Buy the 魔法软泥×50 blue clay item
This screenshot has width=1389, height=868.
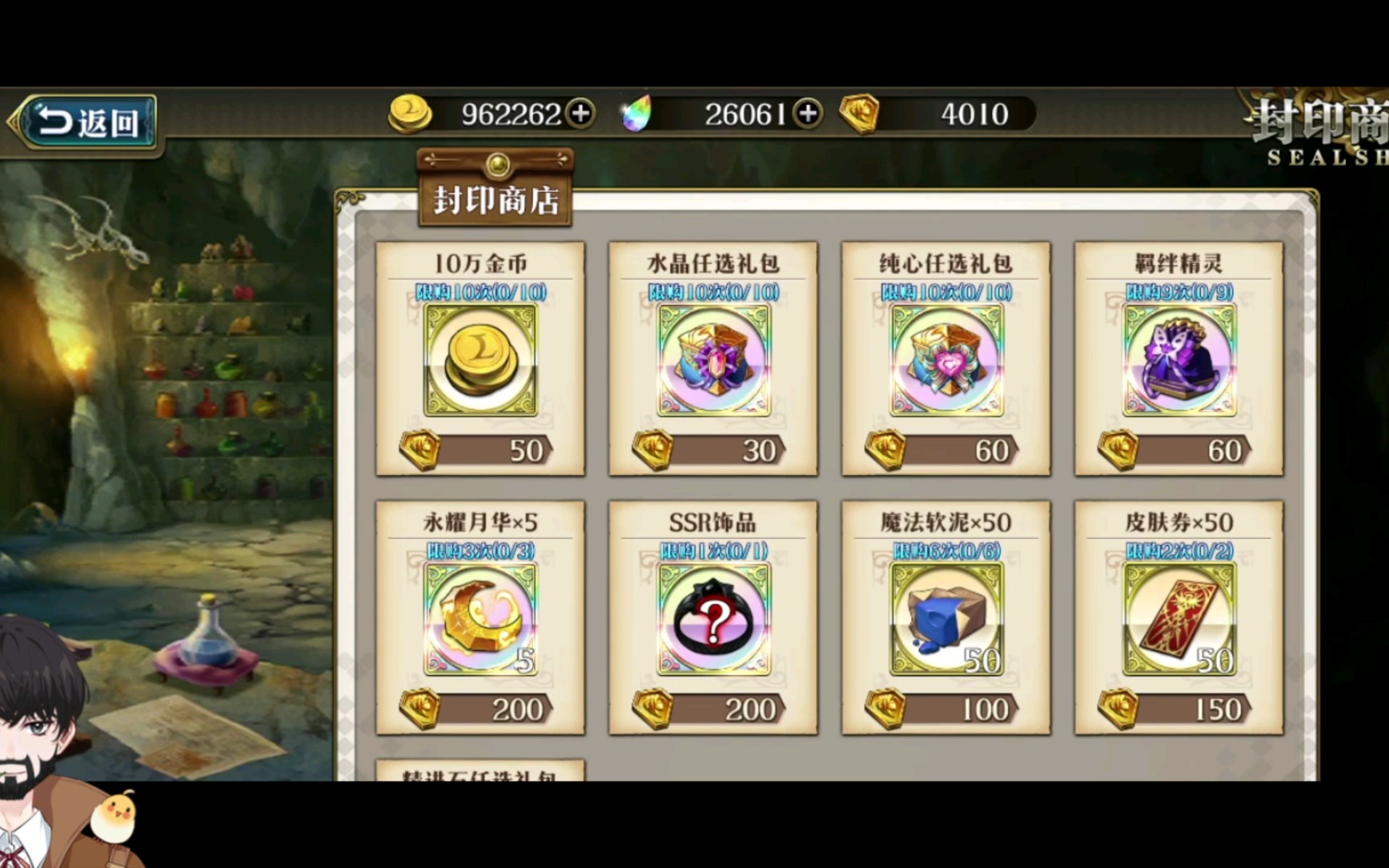coord(946,618)
